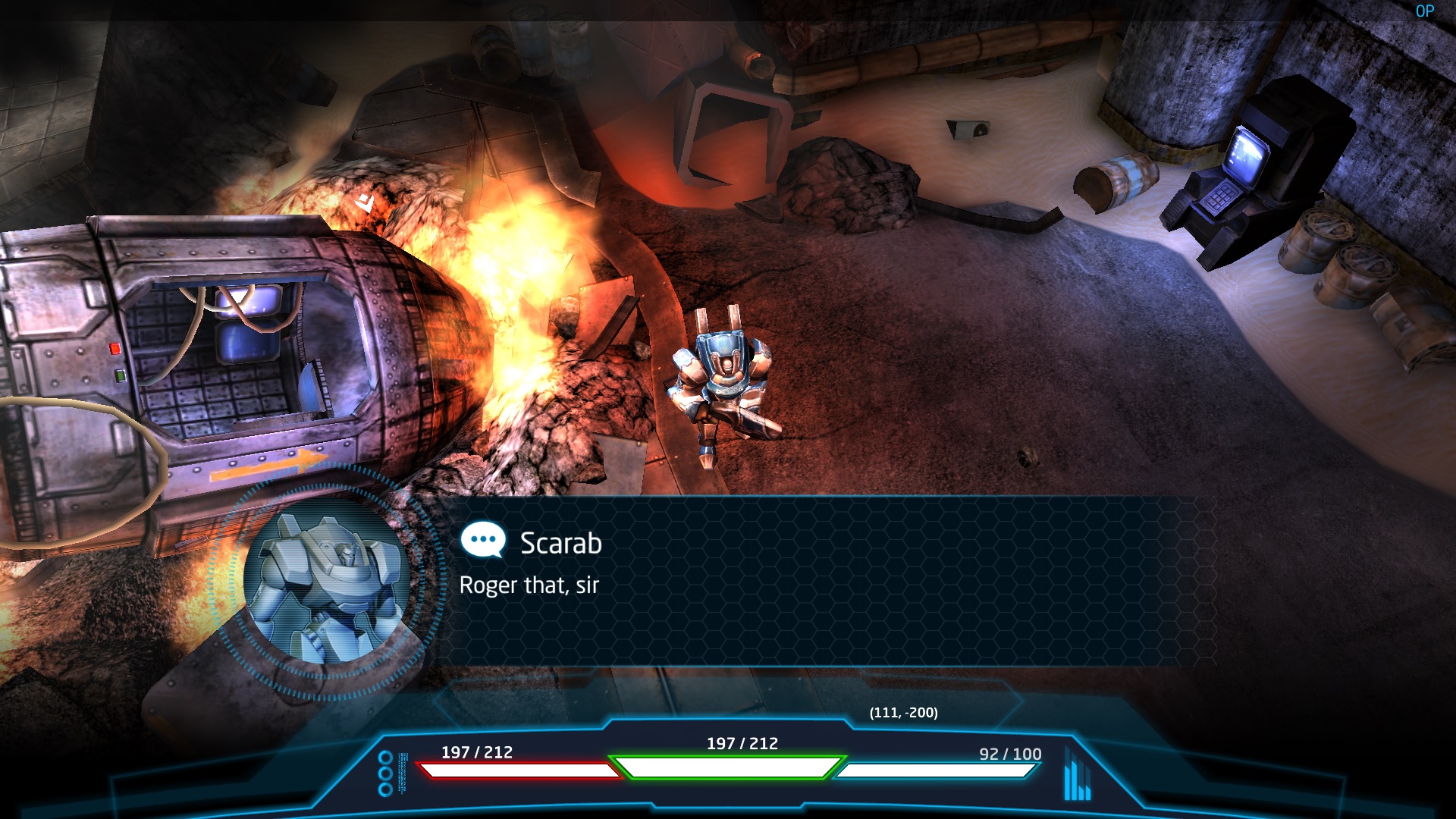Click the blue vertical bars HUD icon
The image size is (1456, 819).
point(1077,775)
